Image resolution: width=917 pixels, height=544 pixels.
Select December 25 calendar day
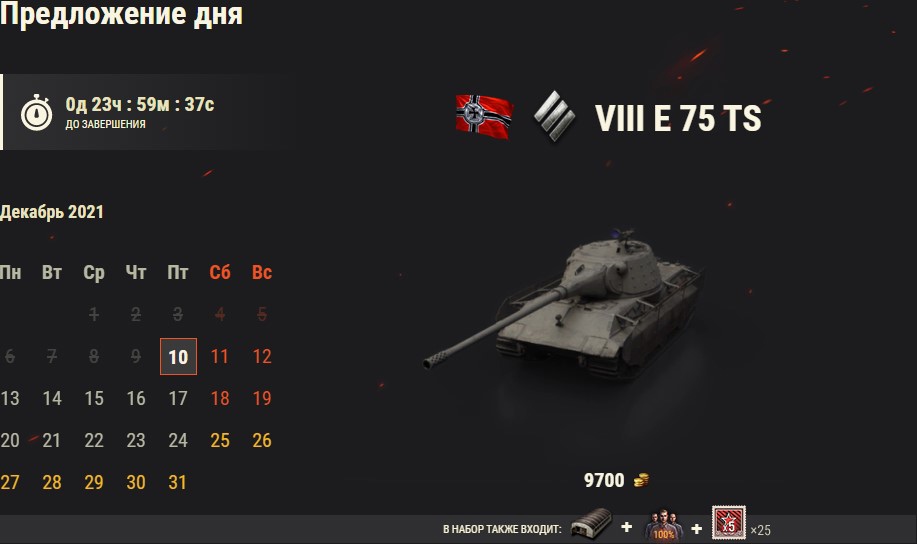220,441
